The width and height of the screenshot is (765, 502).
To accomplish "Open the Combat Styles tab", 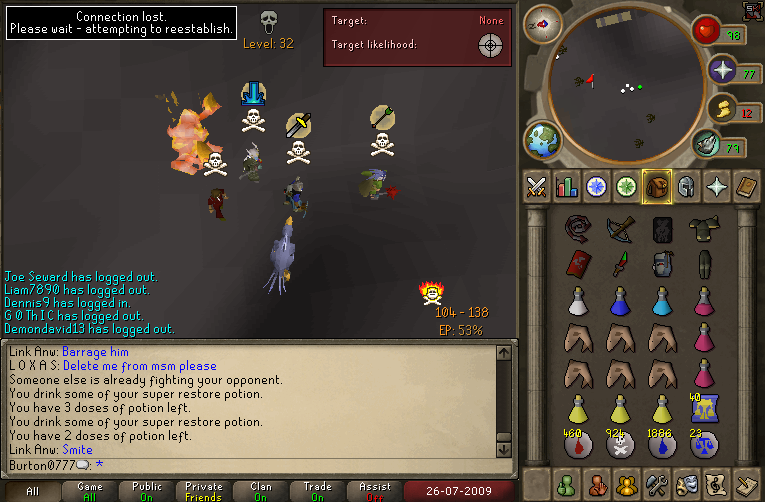I will click(537, 186).
